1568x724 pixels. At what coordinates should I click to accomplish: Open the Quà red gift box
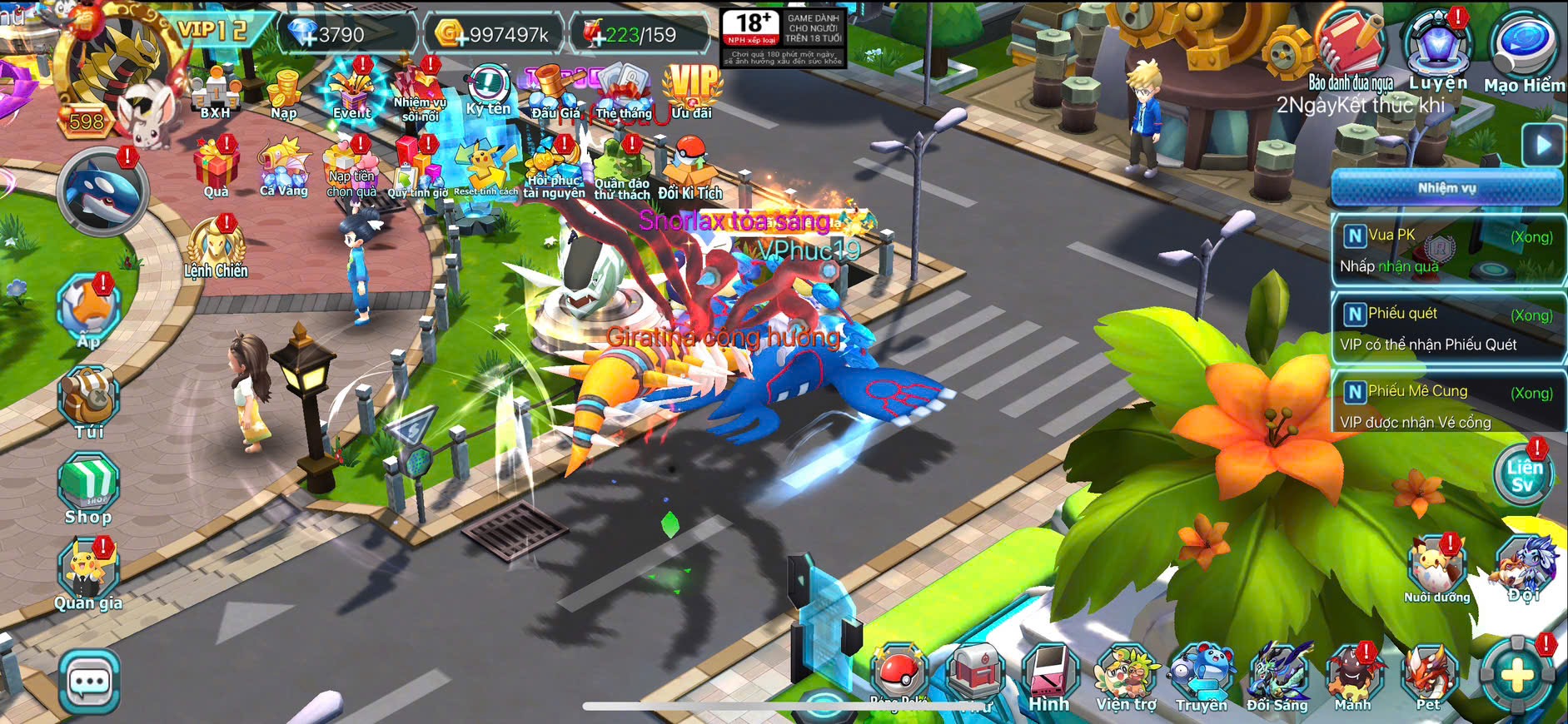pos(217,168)
